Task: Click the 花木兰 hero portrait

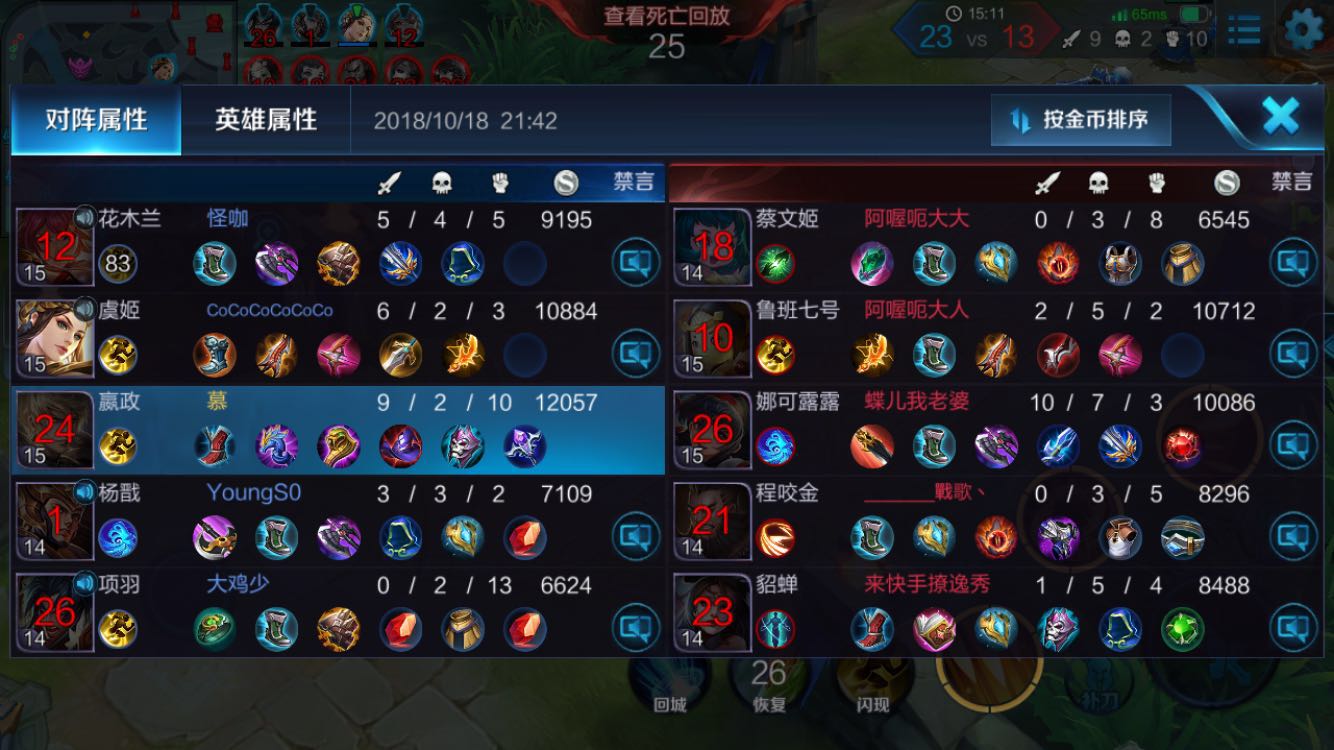Action: (x=55, y=247)
